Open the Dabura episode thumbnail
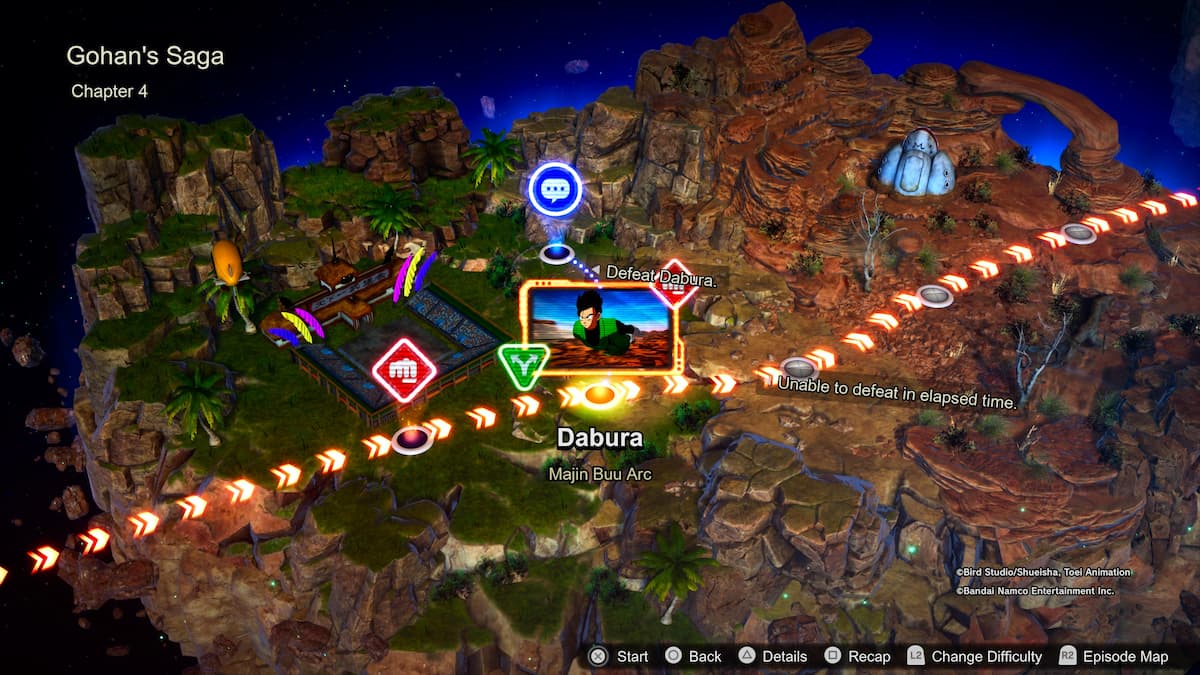 [x=601, y=328]
